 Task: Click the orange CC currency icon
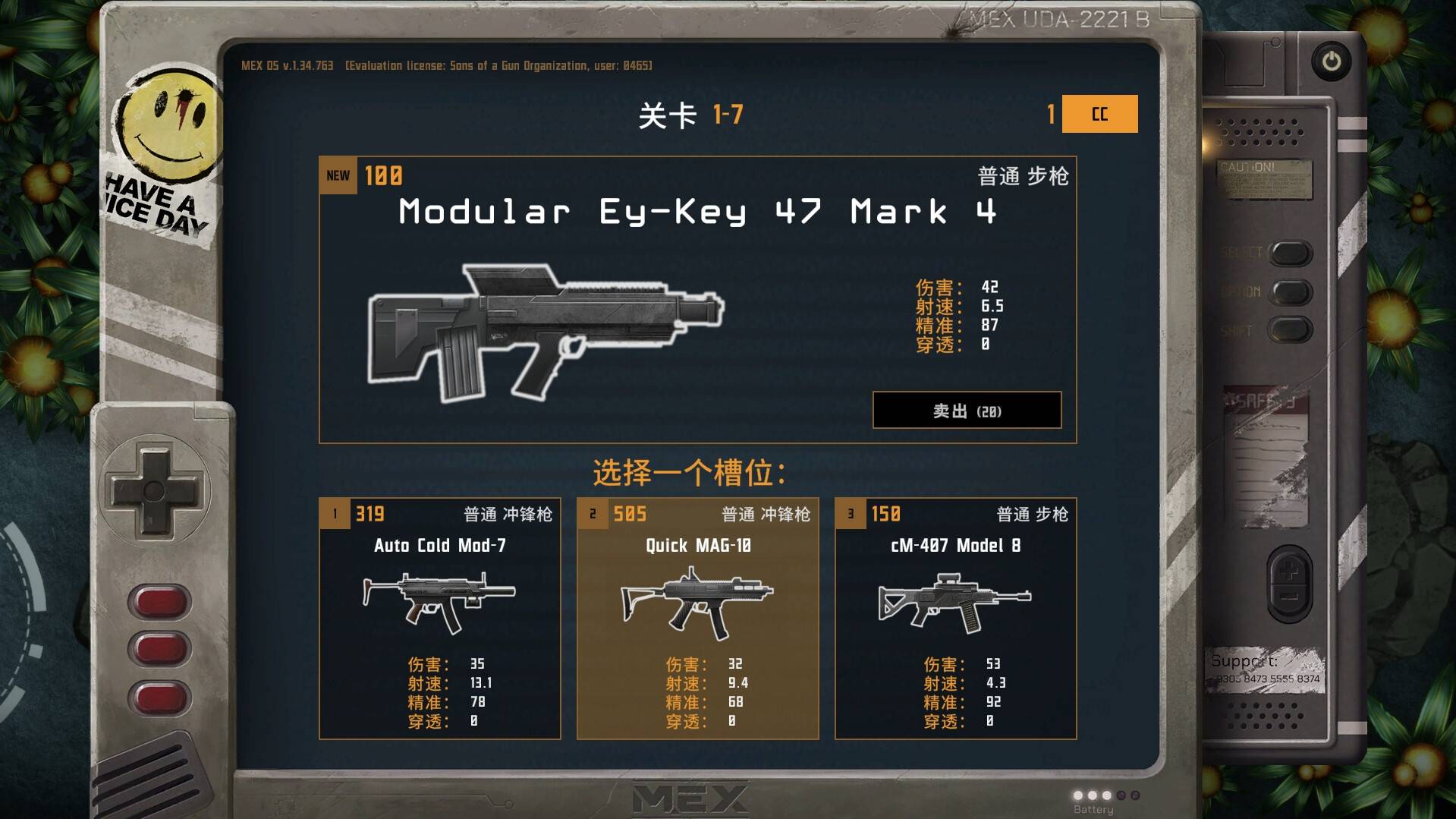(1098, 114)
